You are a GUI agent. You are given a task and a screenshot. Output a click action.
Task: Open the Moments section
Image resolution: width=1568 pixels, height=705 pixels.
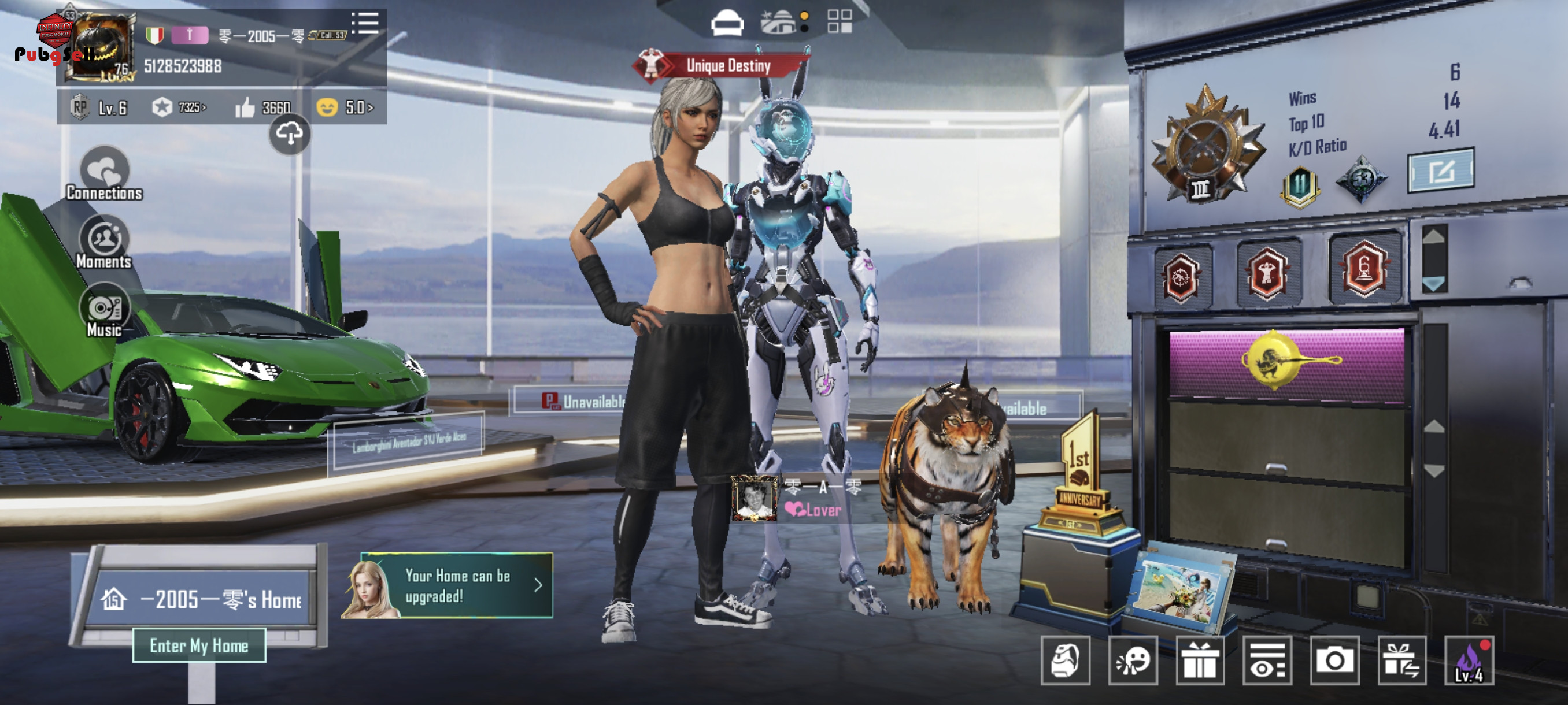click(x=104, y=243)
